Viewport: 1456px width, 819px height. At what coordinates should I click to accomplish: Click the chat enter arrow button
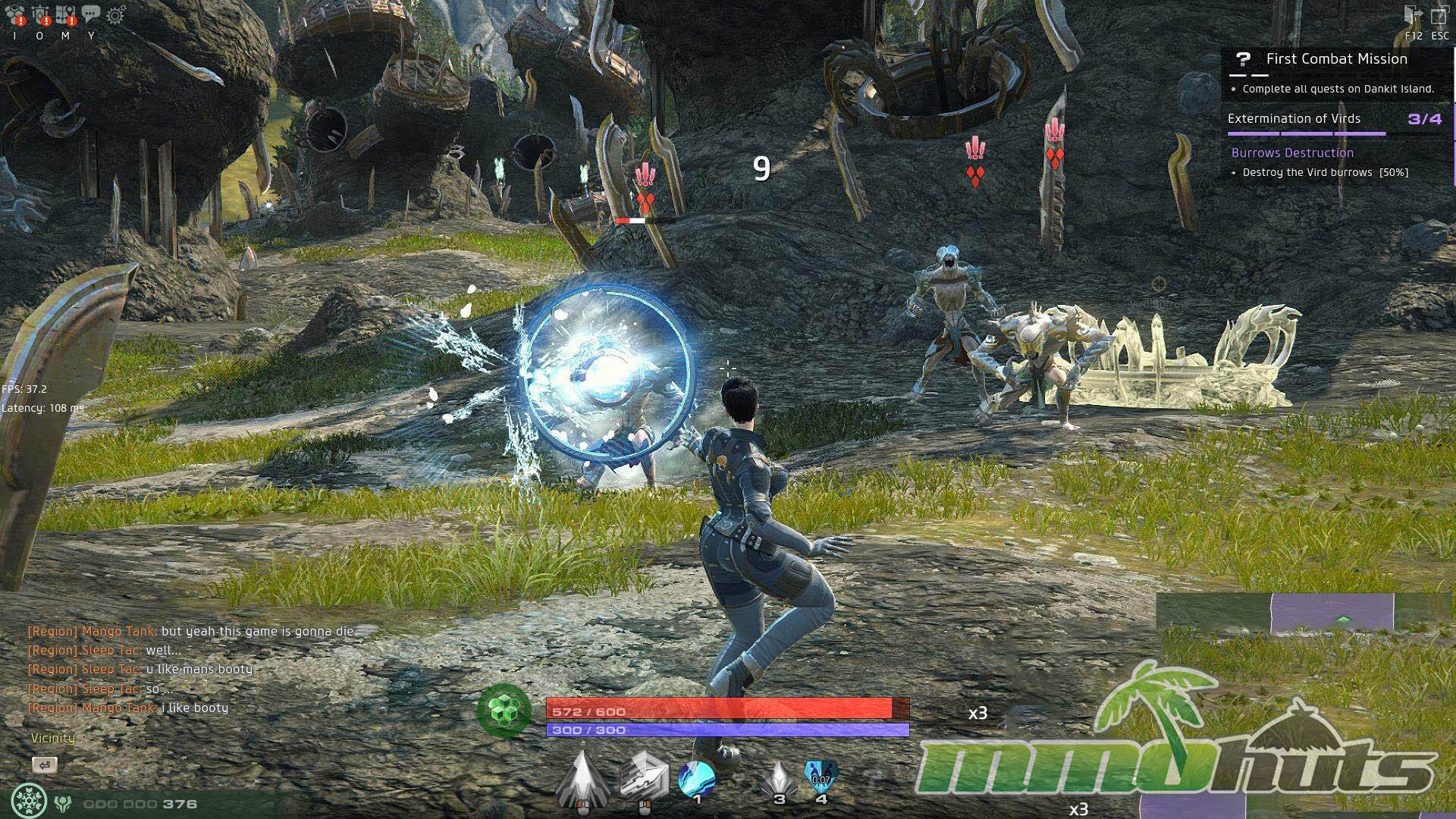45,765
